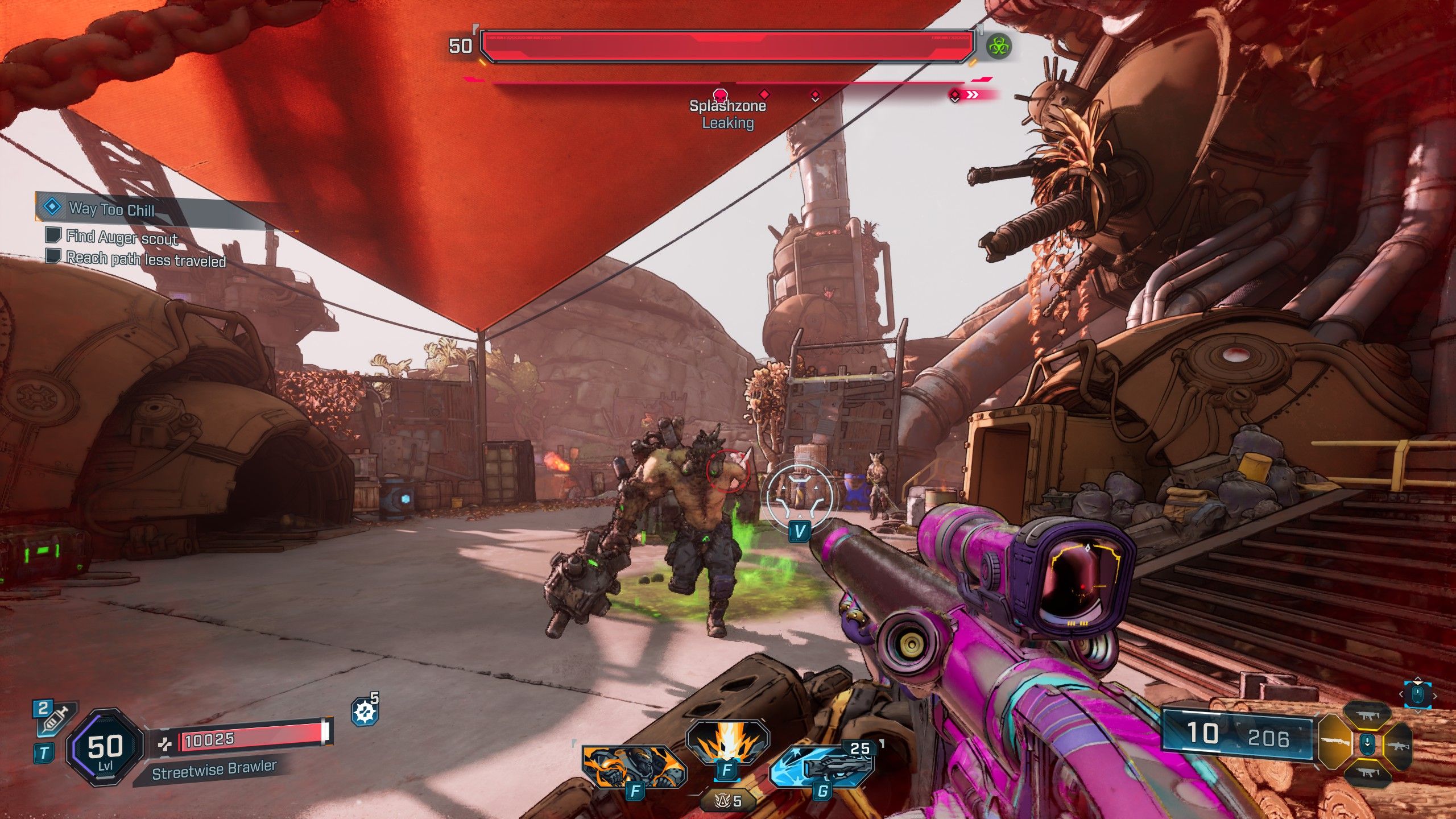This screenshot has height=819, width=1456.
Task: Click the winged emblem counter showing 5
Action: [x=729, y=801]
